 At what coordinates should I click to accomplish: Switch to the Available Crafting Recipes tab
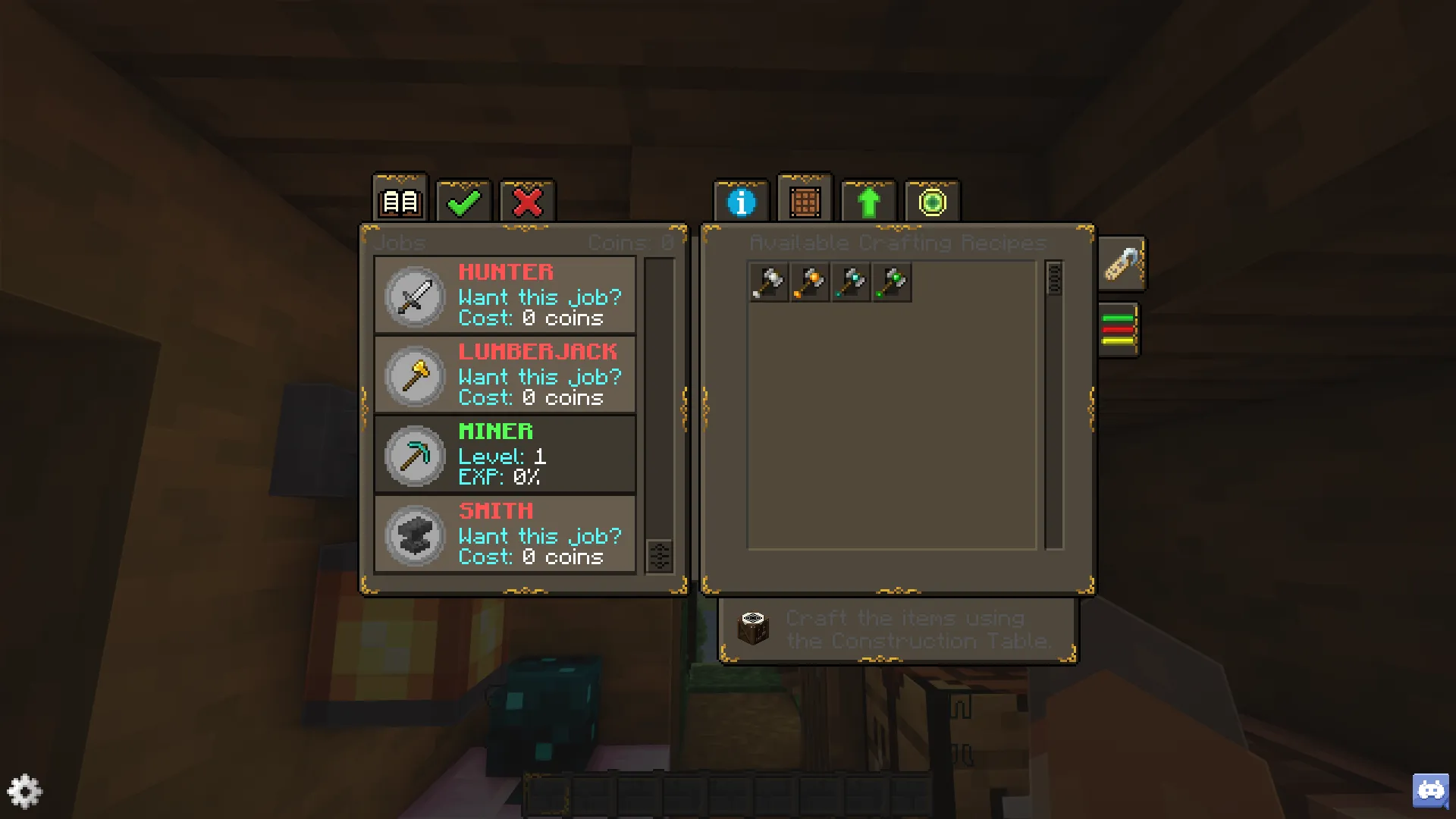tap(805, 201)
